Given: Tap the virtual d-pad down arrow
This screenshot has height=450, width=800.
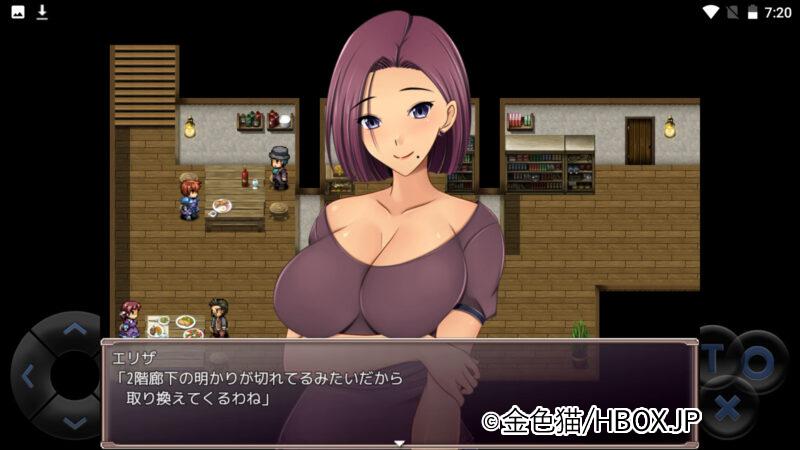Looking at the screenshot, I should pyautogui.click(x=74, y=423).
